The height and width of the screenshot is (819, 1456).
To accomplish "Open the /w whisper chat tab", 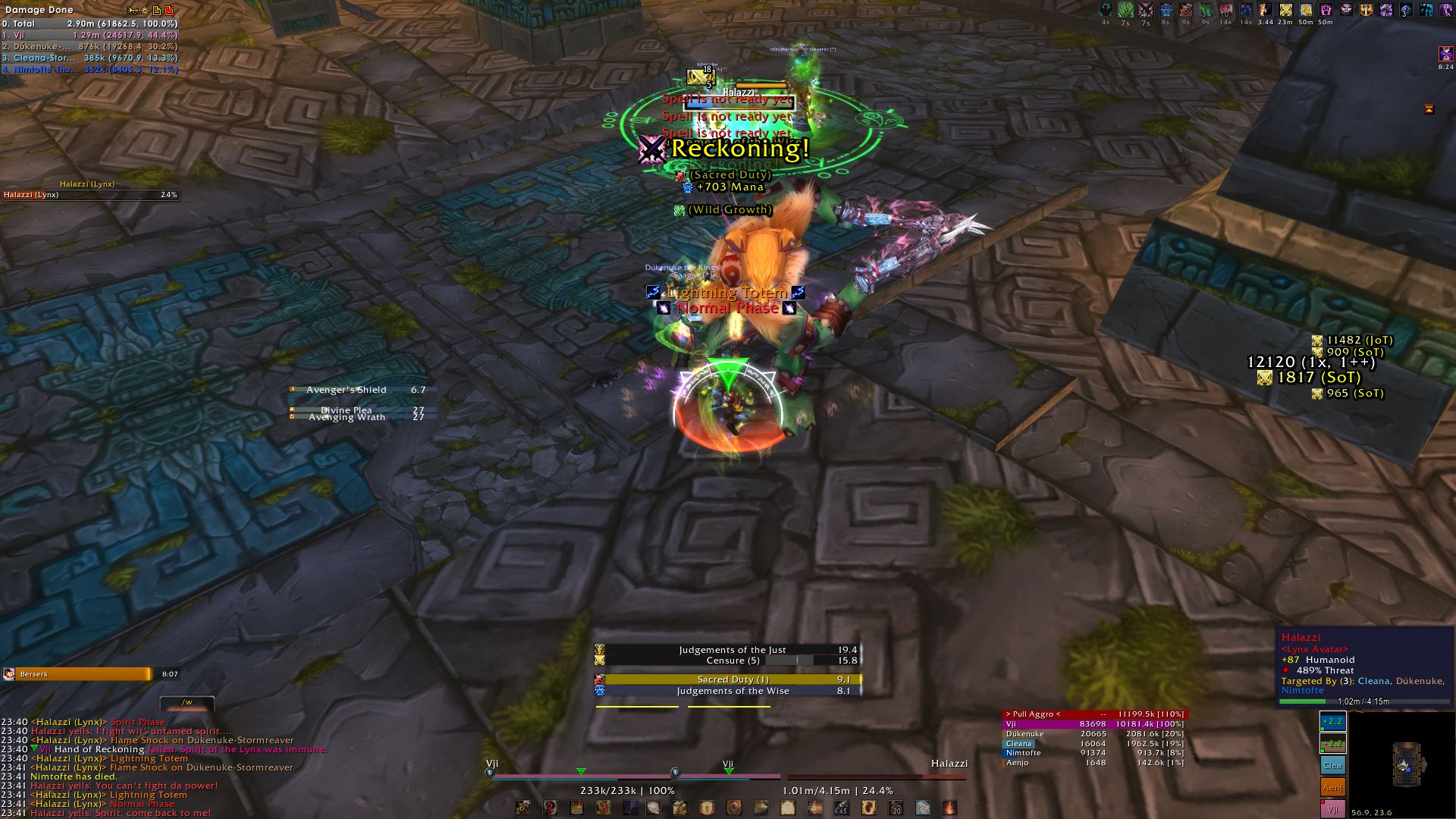I will (x=187, y=703).
